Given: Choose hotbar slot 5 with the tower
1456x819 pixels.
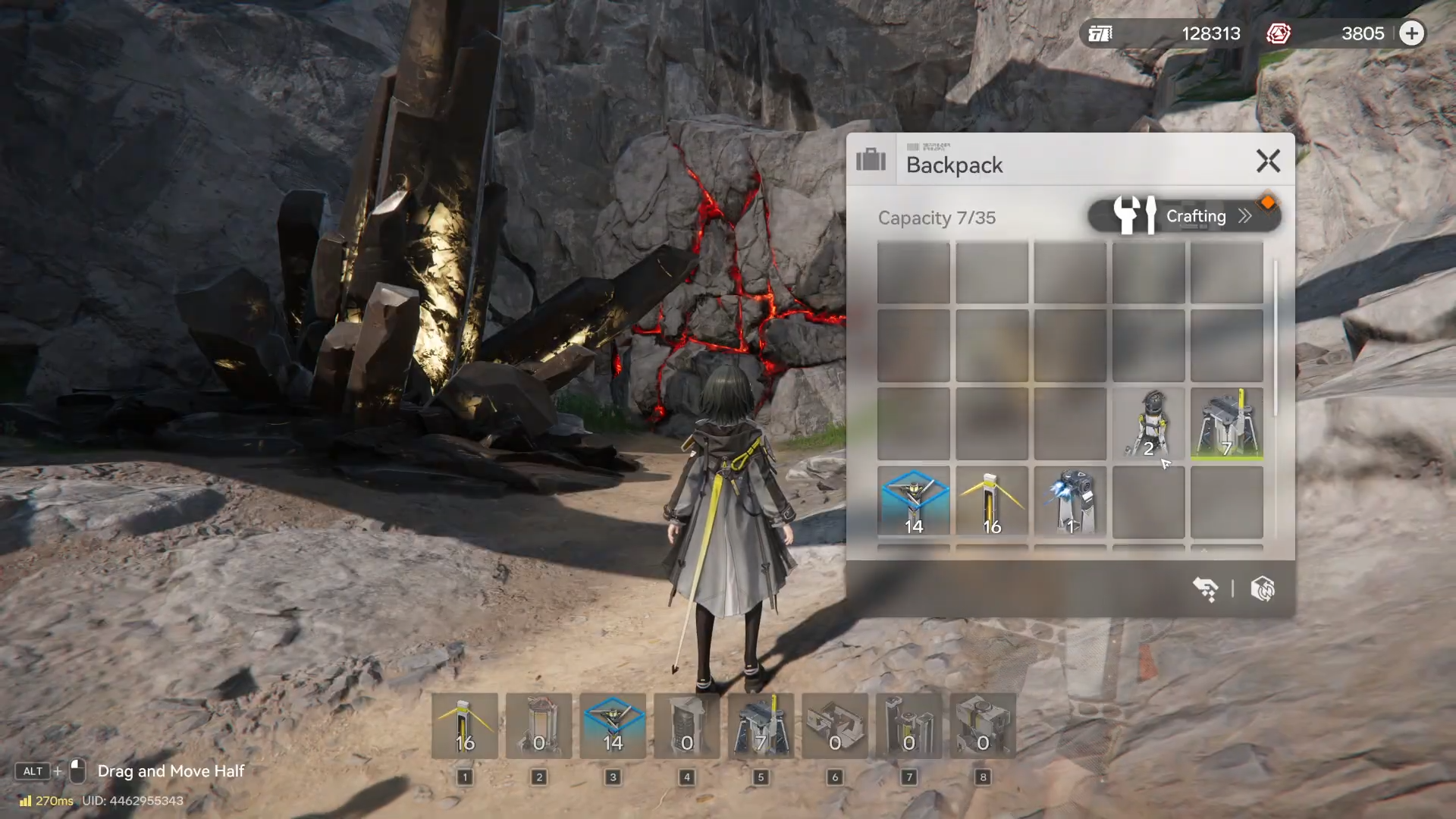Looking at the screenshot, I should point(761,726).
